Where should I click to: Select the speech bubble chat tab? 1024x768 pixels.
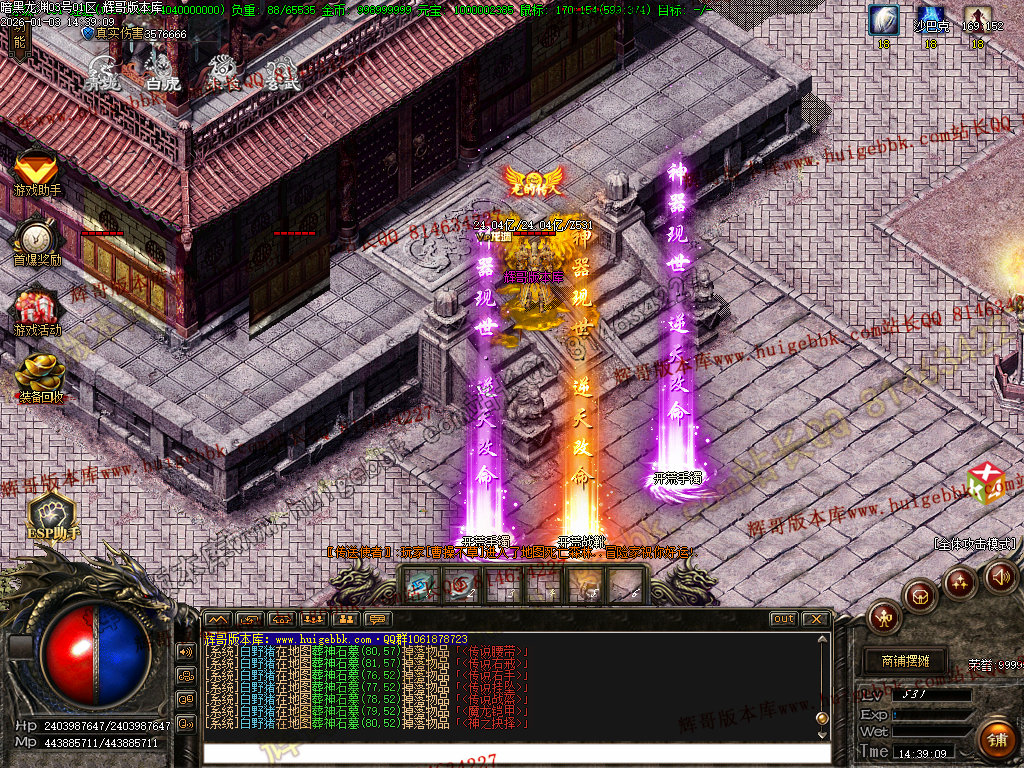[378, 619]
